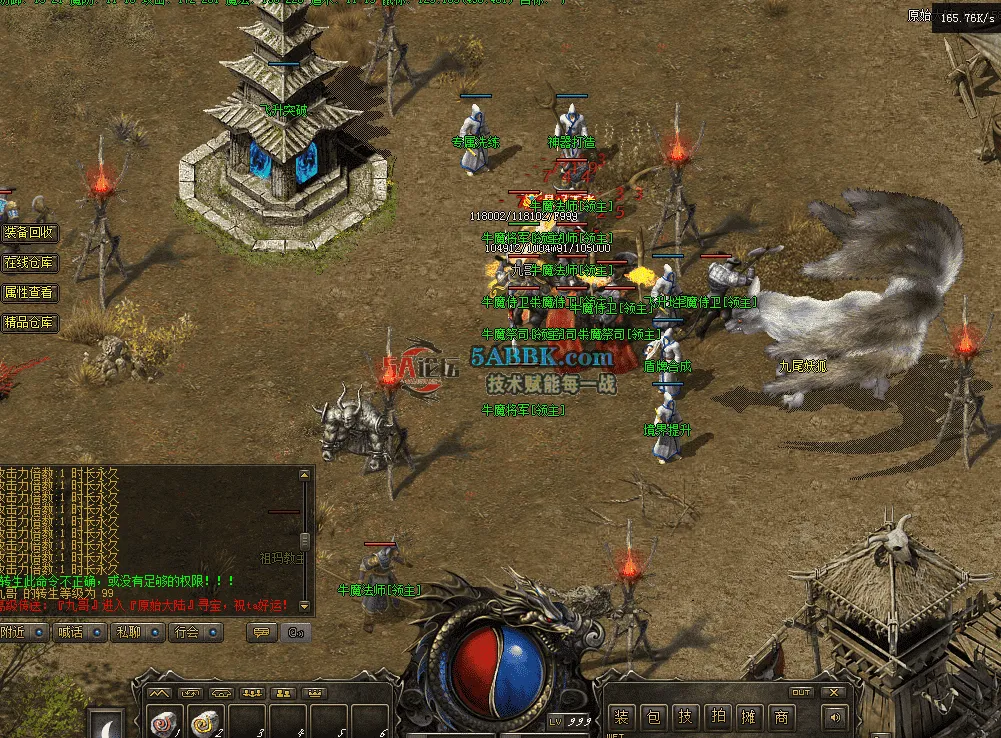Open the 精品仓库 premium warehouse
This screenshot has height=738, width=1001.
pyautogui.click(x=29, y=323)
